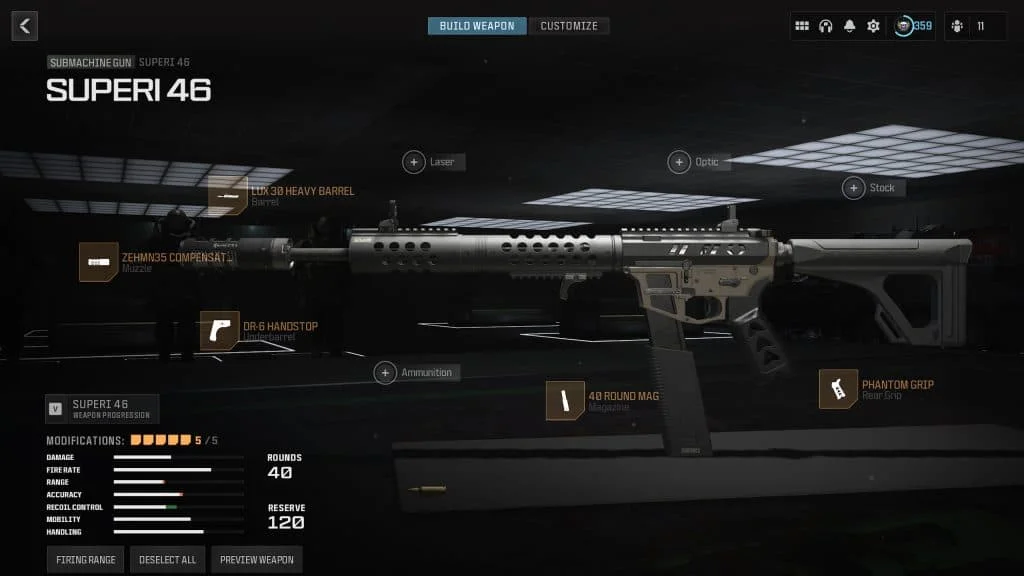Add an Optic attachment
Viewport: 1024px width, 576px height.
(x=680, y=162)
